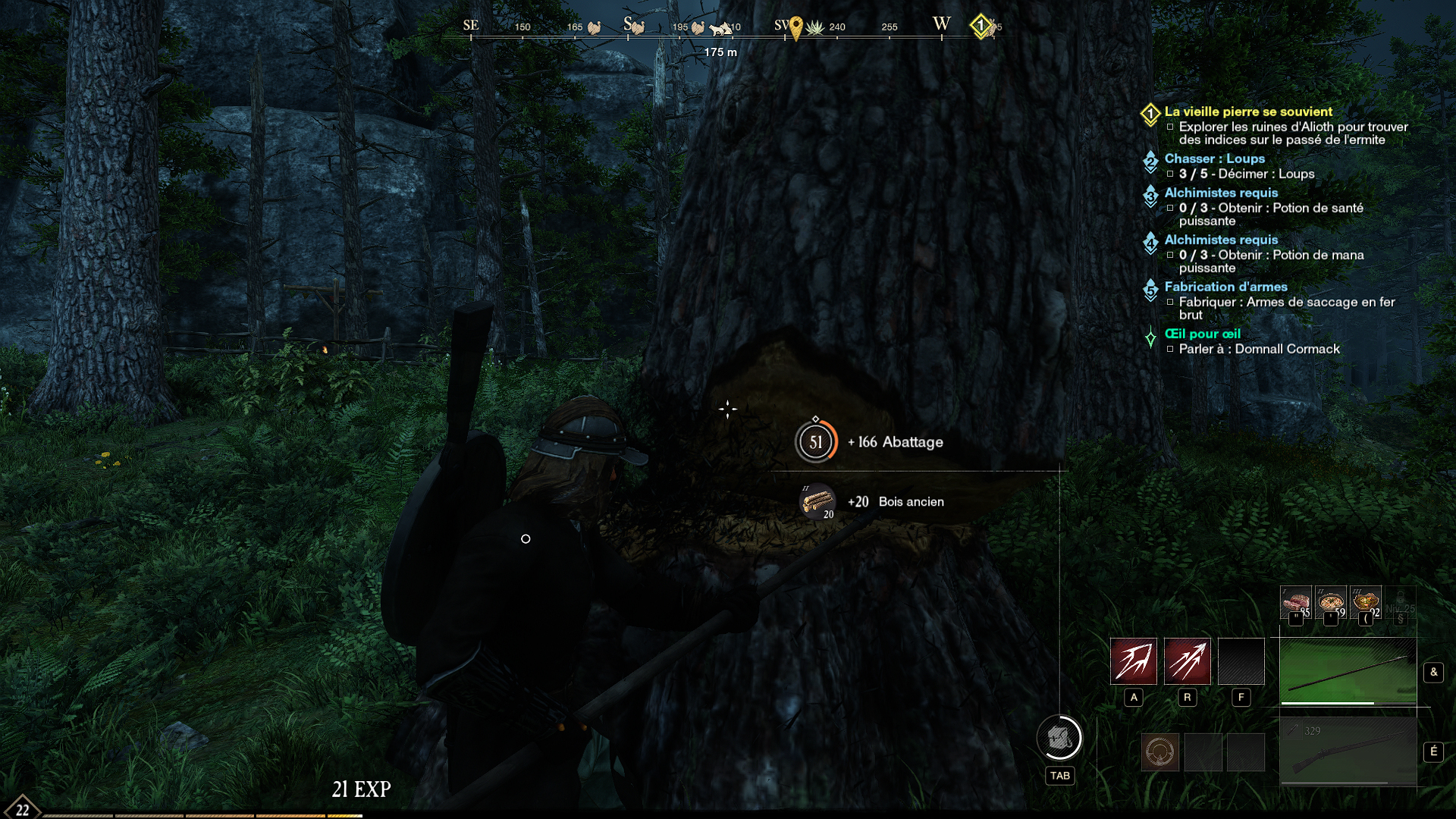
Task: Eat the steak consumable in food slot I
Action: pyautogui.click(x=1296, y=603)
